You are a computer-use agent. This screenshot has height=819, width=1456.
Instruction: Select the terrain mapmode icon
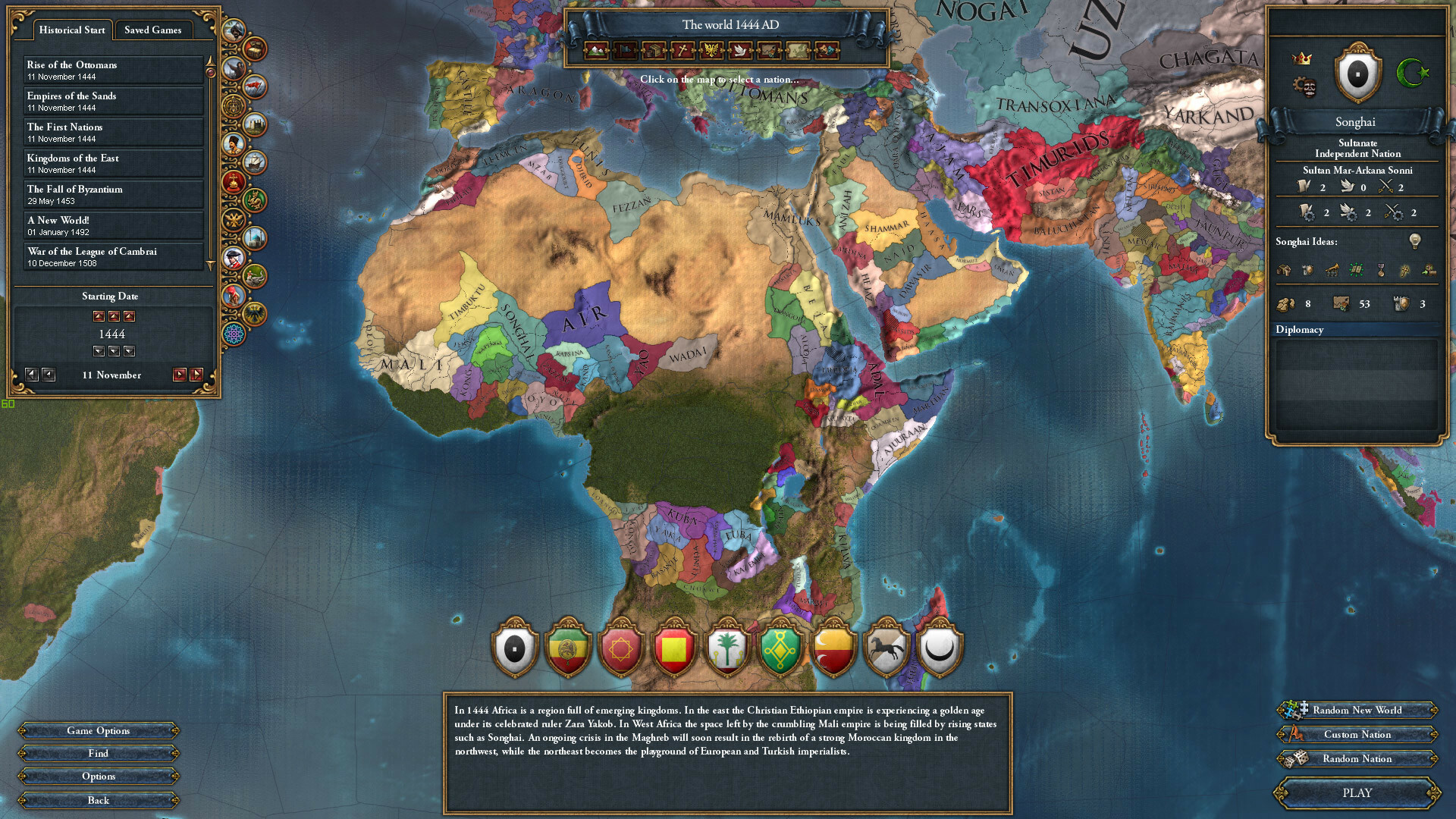click(598, 51)
